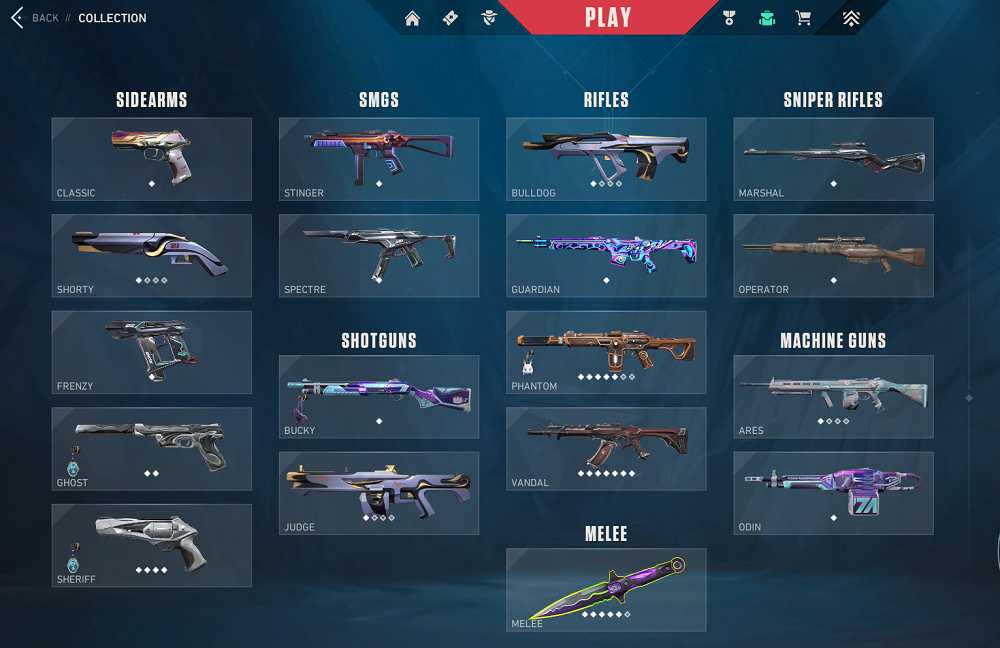Image resolution: width=1000 pixels, height=648 pixels.
Task: Choose the Operator sniper rifle tile
Action: (x=833, y=256)
